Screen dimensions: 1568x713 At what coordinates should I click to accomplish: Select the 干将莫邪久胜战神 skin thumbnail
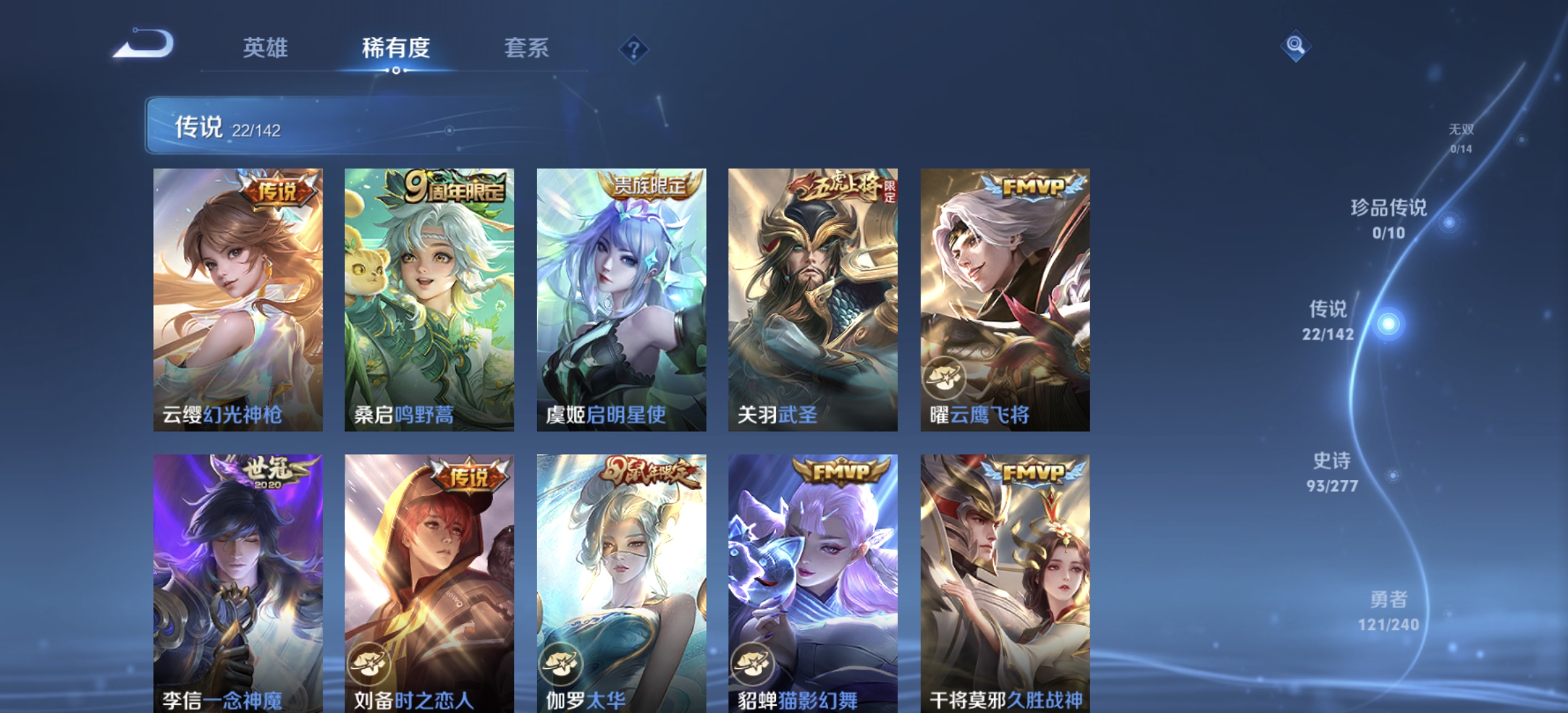point(1004,581)
